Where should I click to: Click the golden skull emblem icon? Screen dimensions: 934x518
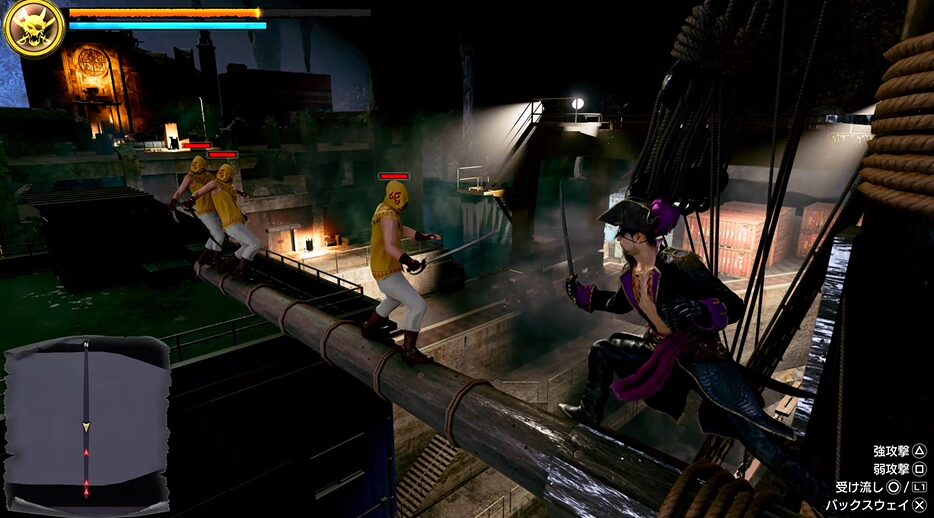click(x=34, y=28)
